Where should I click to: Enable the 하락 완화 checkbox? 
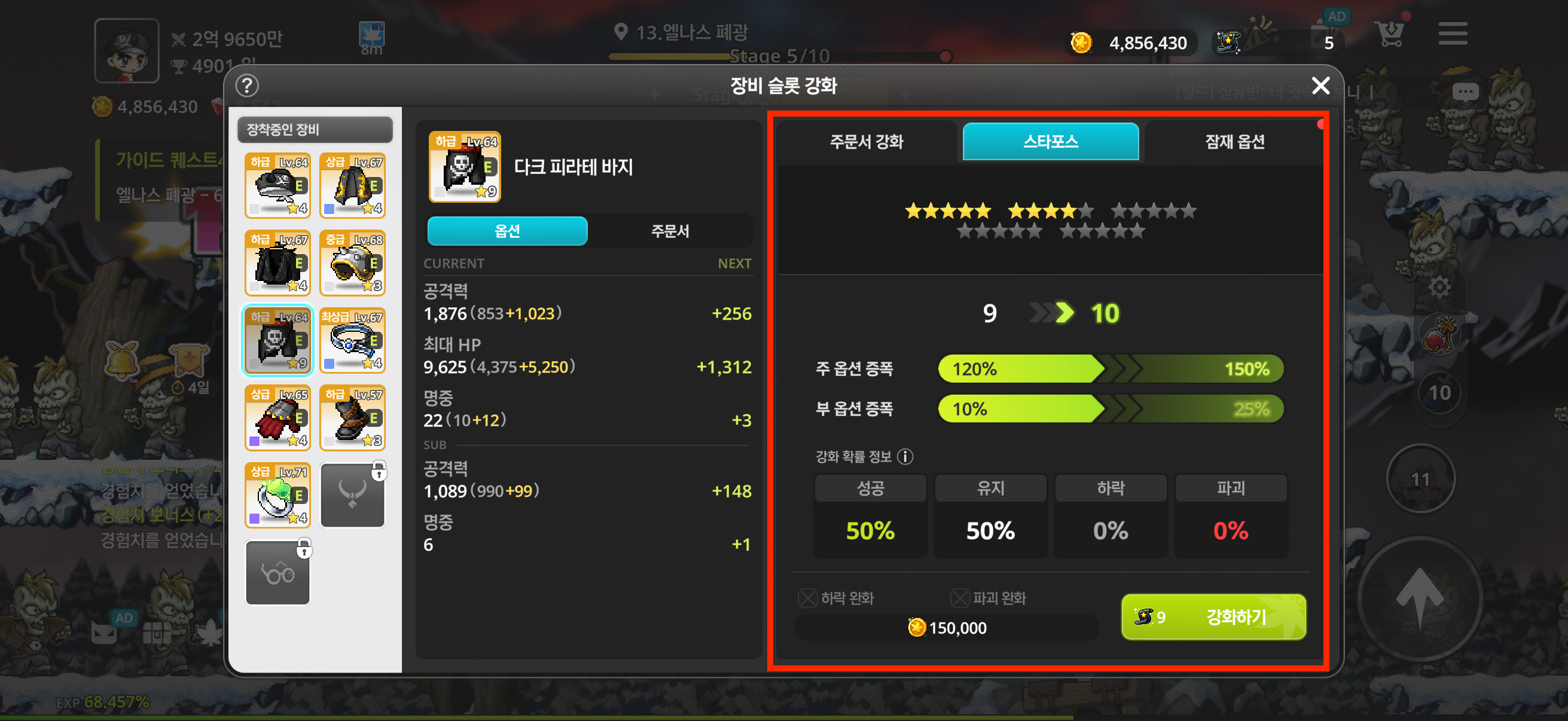click(x=807, y=598)
